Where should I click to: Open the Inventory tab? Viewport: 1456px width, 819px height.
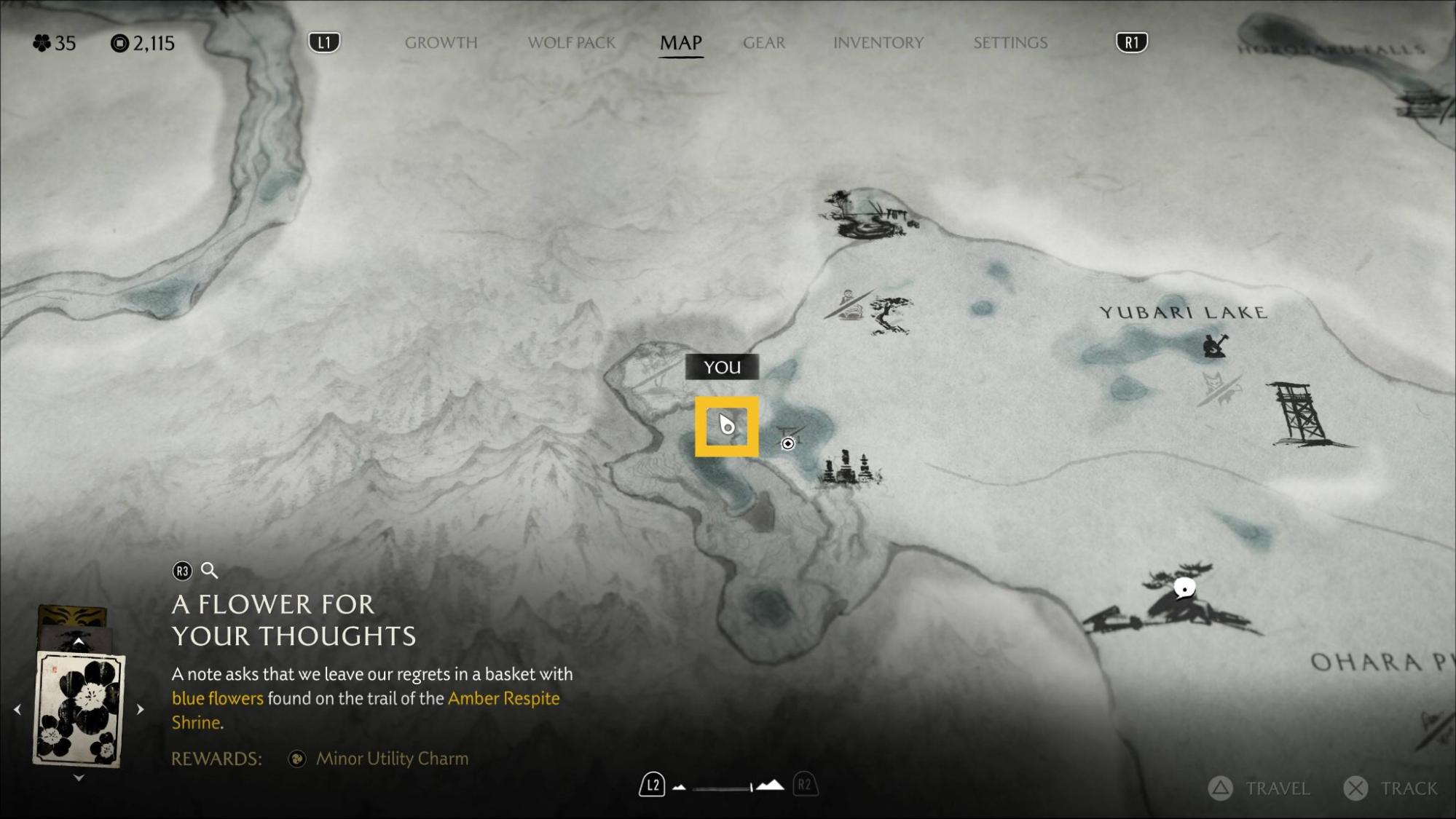(x=878, y=43)
